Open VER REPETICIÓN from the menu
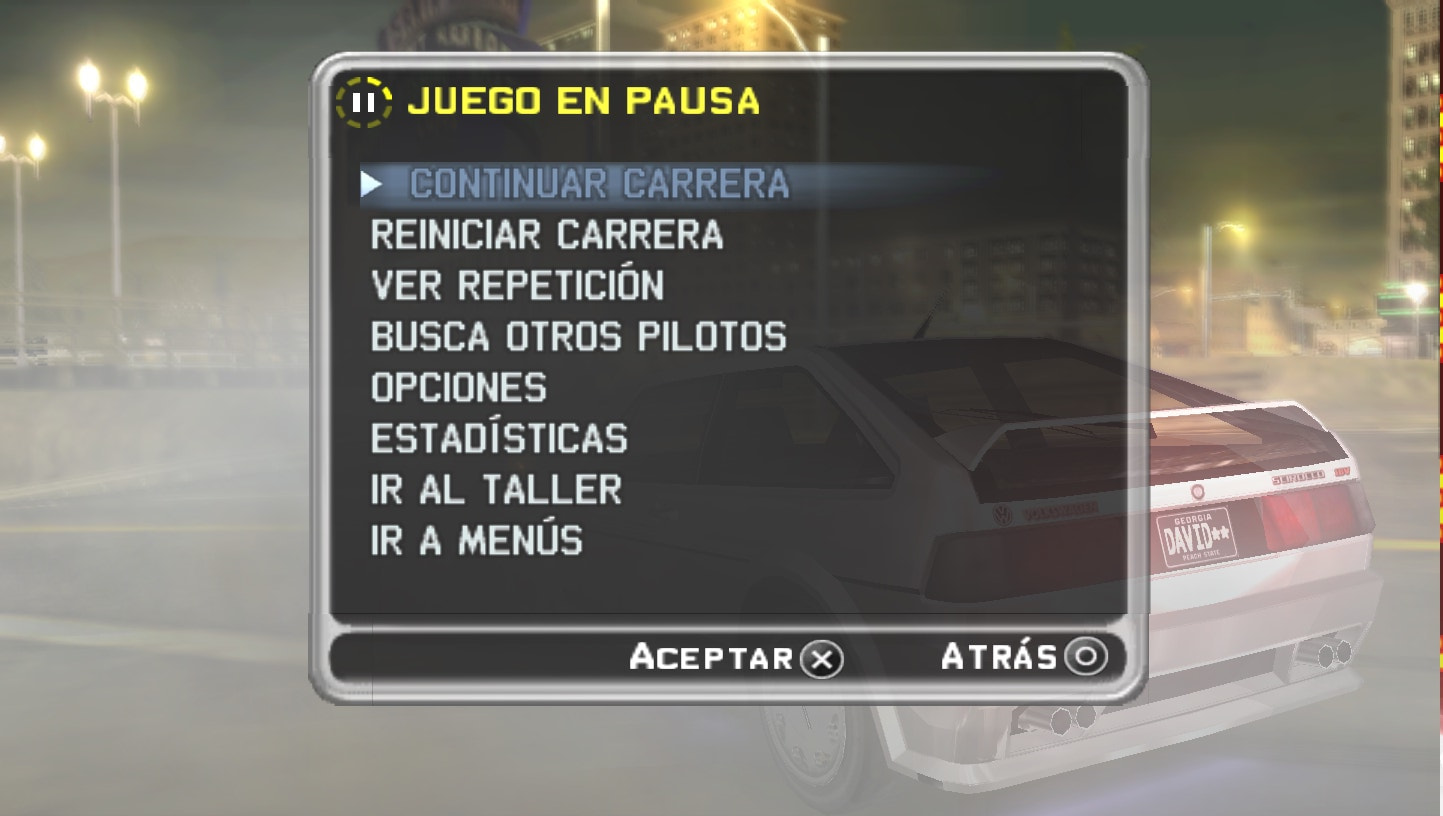1443x816 pixels. tap(517, 285)
